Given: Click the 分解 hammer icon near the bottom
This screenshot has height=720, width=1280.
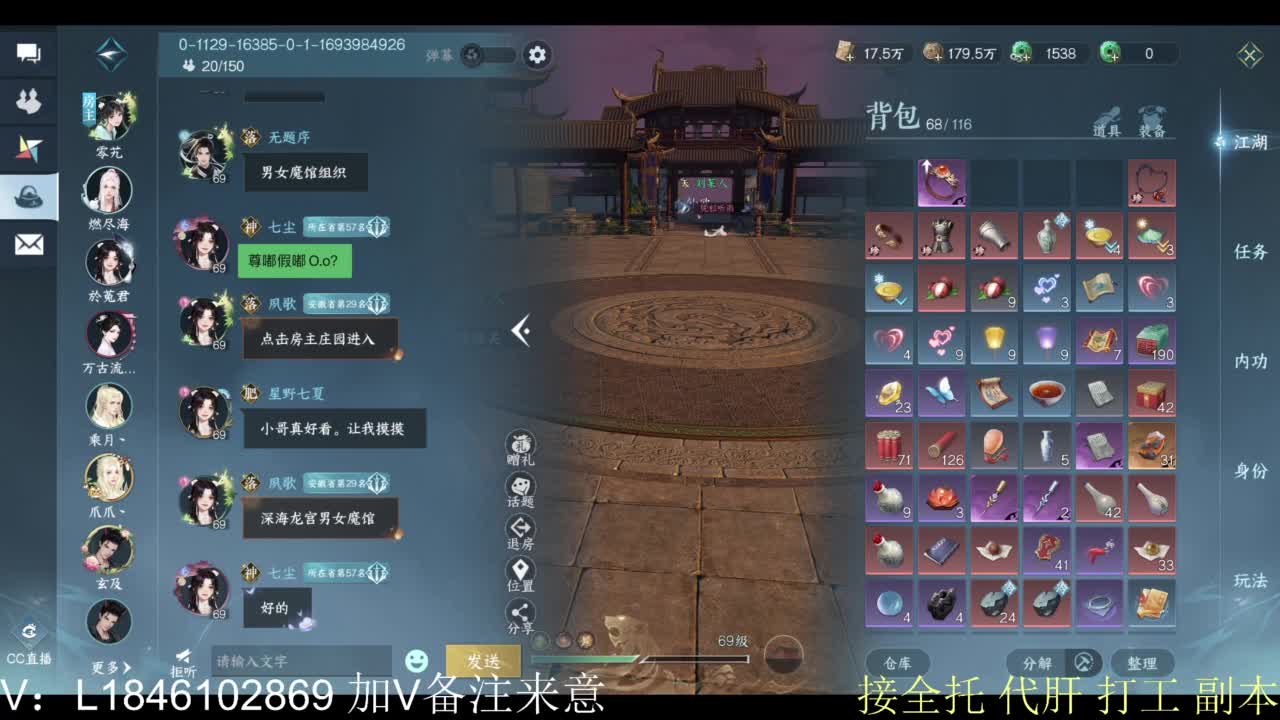Looking at the screenshot, I should click(1080, 662).
